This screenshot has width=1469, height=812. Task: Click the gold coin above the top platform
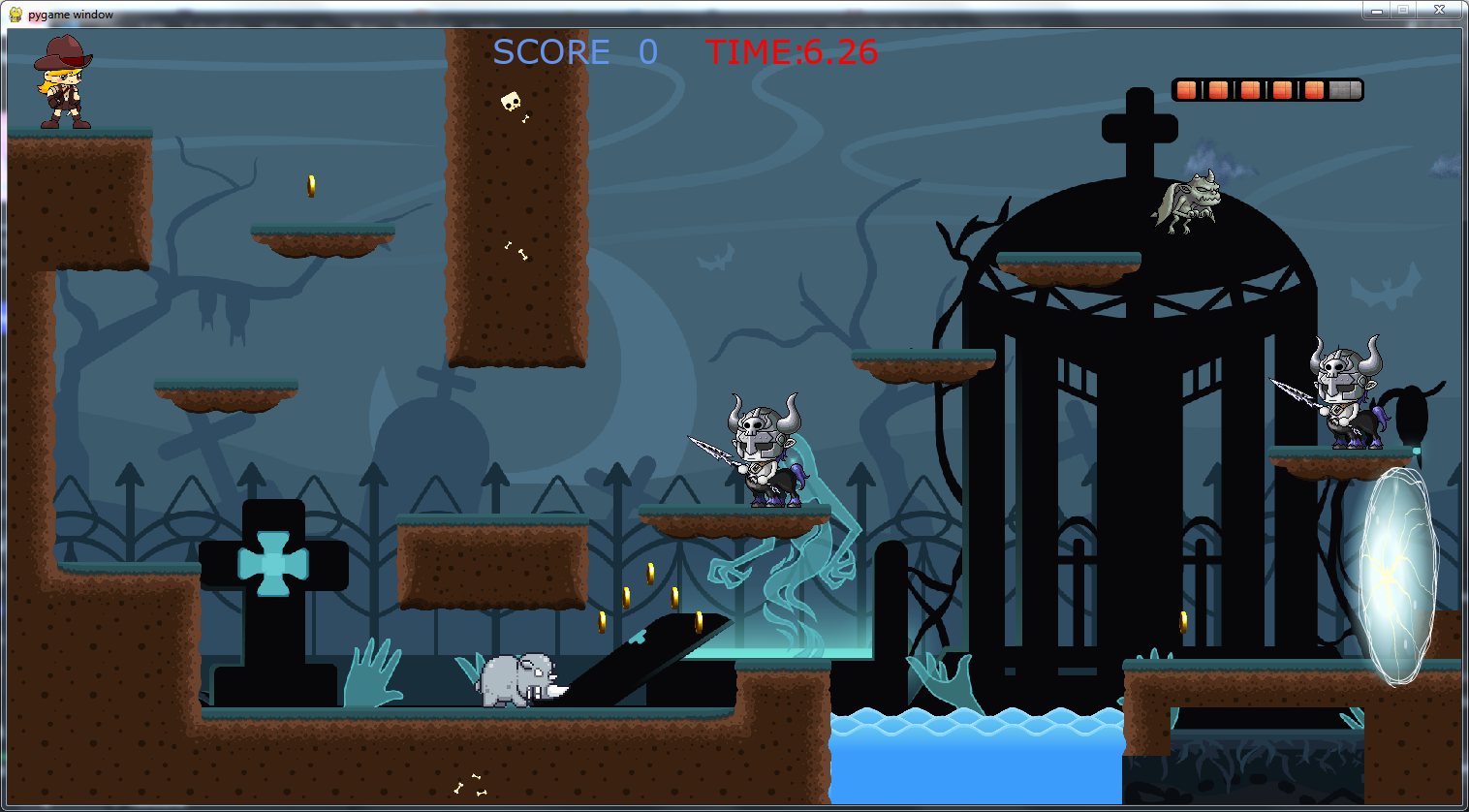(x=311, y=184)
